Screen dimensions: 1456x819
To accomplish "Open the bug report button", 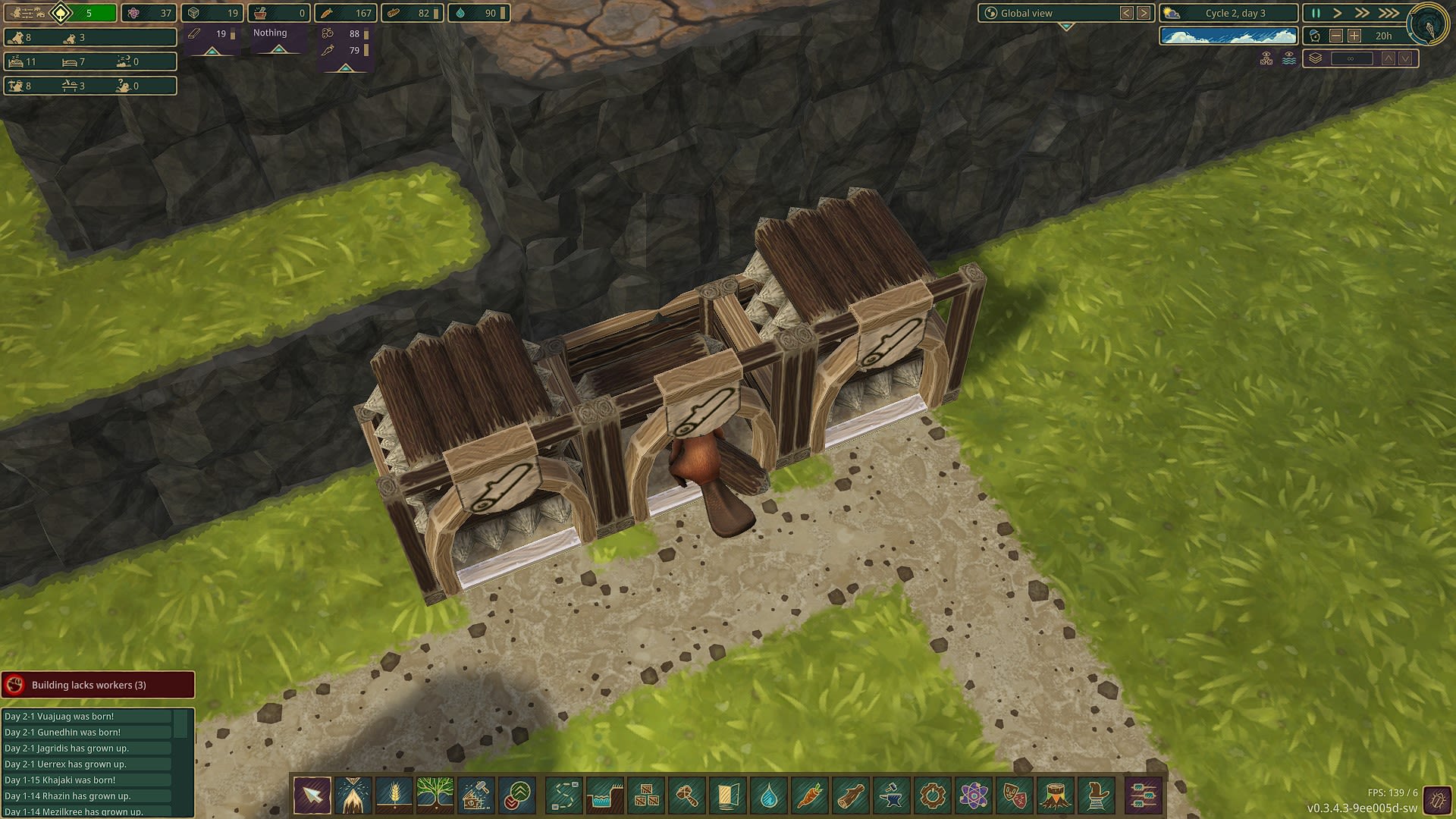I will (x=1436, y=799).
